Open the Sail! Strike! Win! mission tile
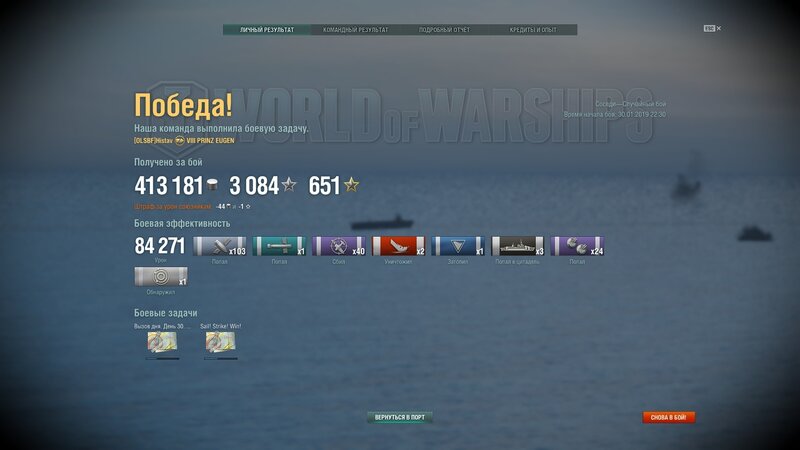800x450 pixels. click(x=221, y=343)
